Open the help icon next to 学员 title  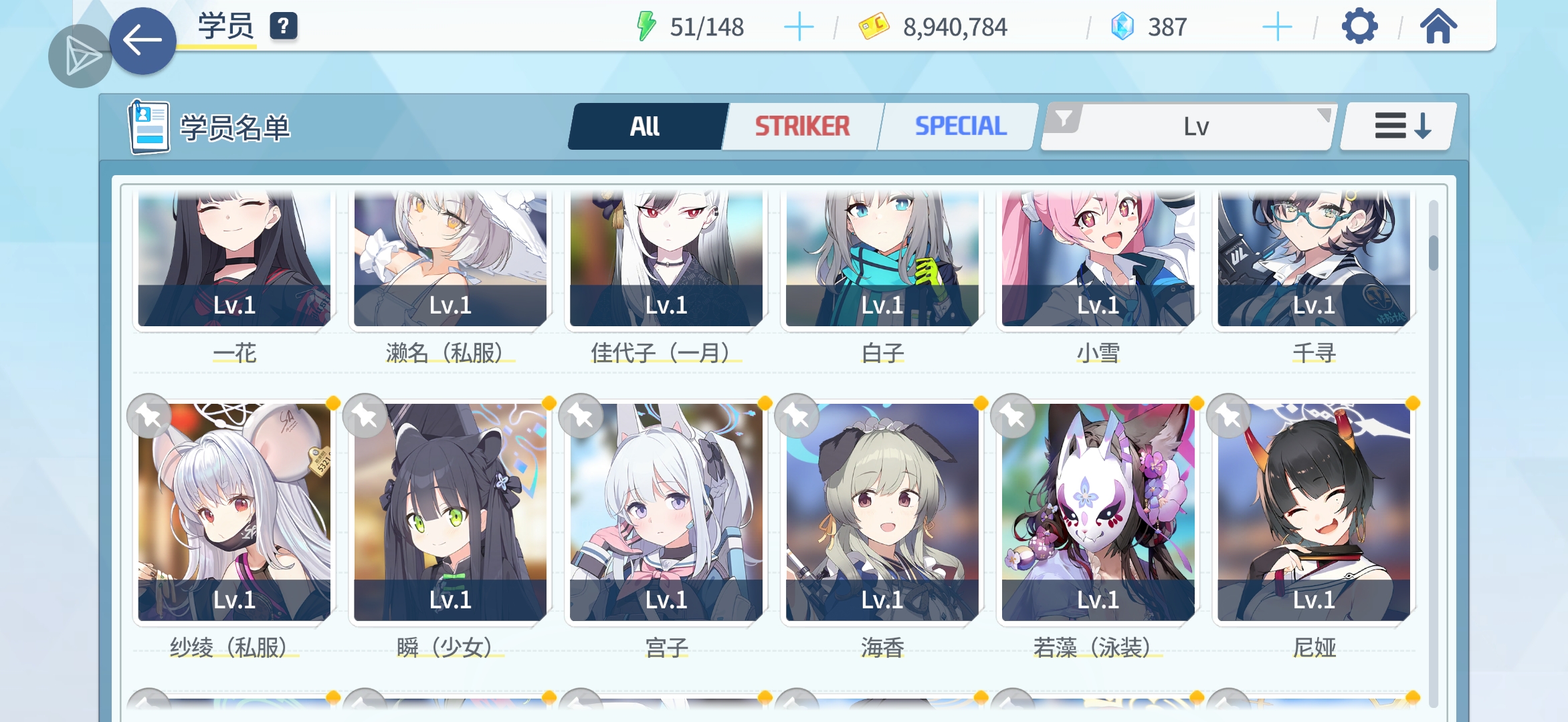(284, 27)
